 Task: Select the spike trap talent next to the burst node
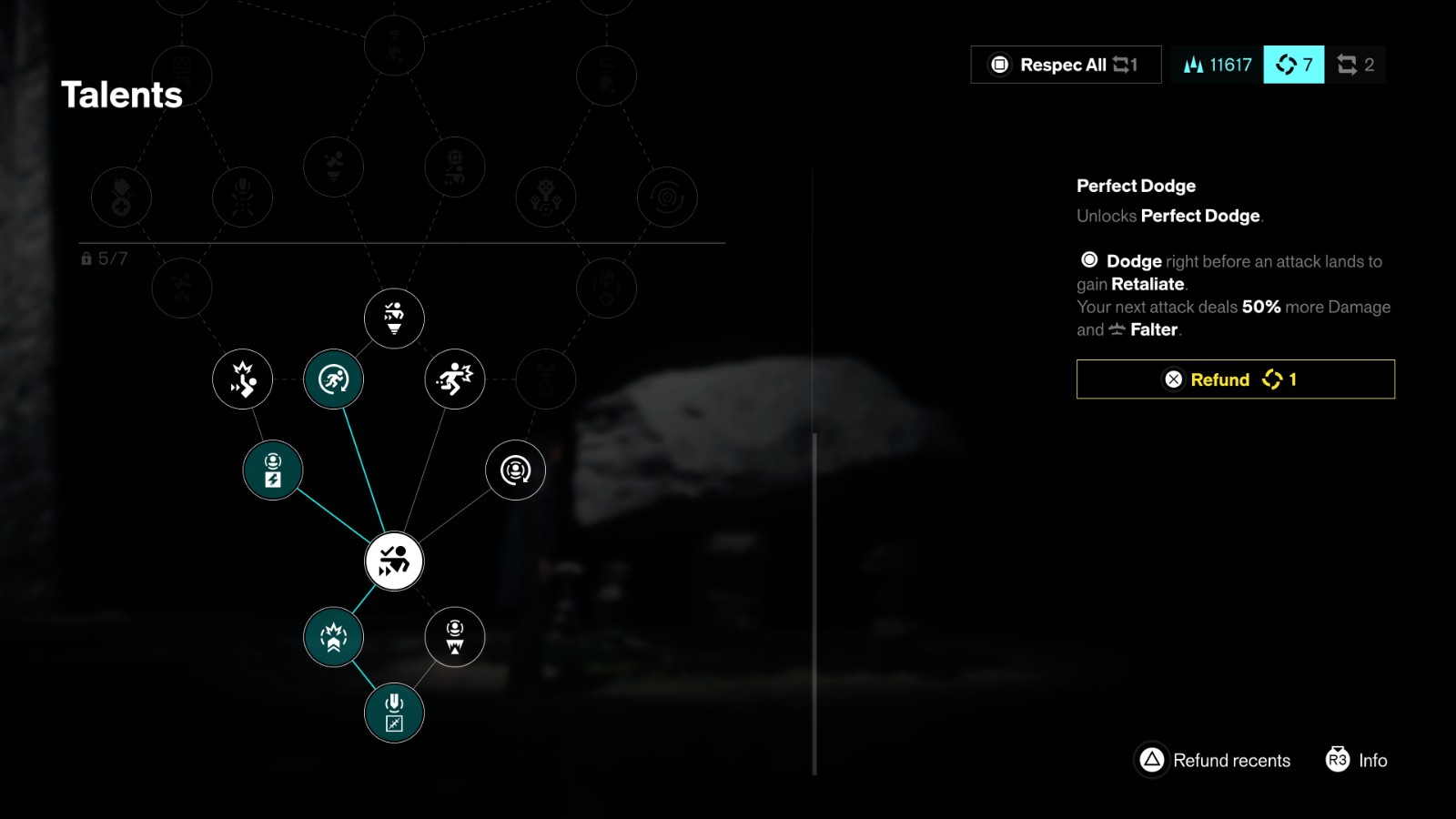(454, 638)
